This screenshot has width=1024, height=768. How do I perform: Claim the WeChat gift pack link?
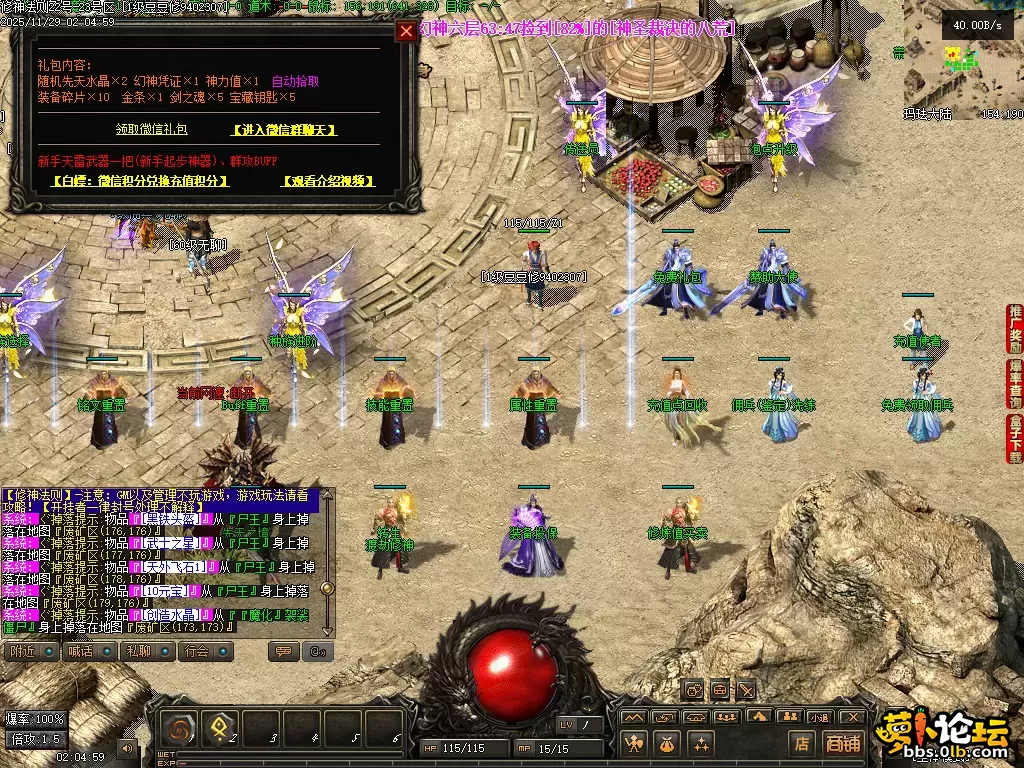(151, 130)
